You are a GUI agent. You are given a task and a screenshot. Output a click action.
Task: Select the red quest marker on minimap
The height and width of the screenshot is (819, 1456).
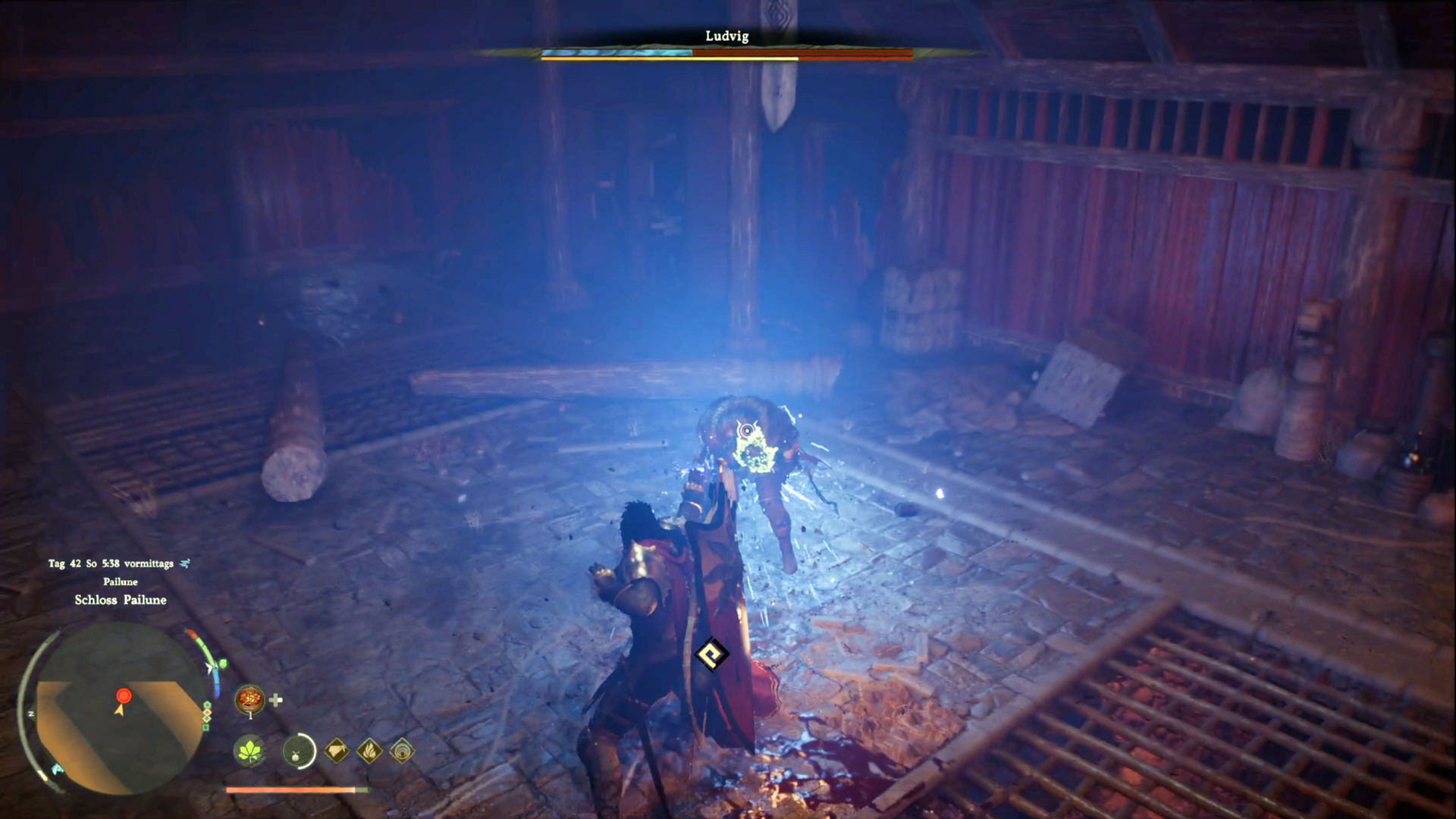[x=124, y=695]
